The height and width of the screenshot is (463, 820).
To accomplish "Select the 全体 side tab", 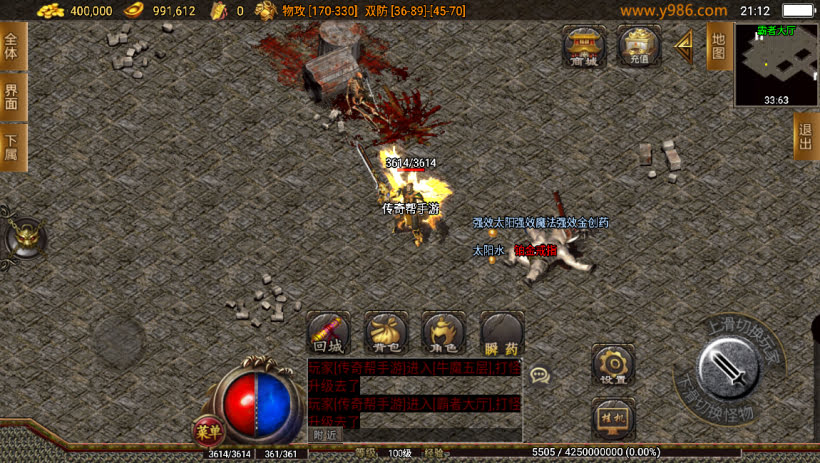I will tap(12, 47).
